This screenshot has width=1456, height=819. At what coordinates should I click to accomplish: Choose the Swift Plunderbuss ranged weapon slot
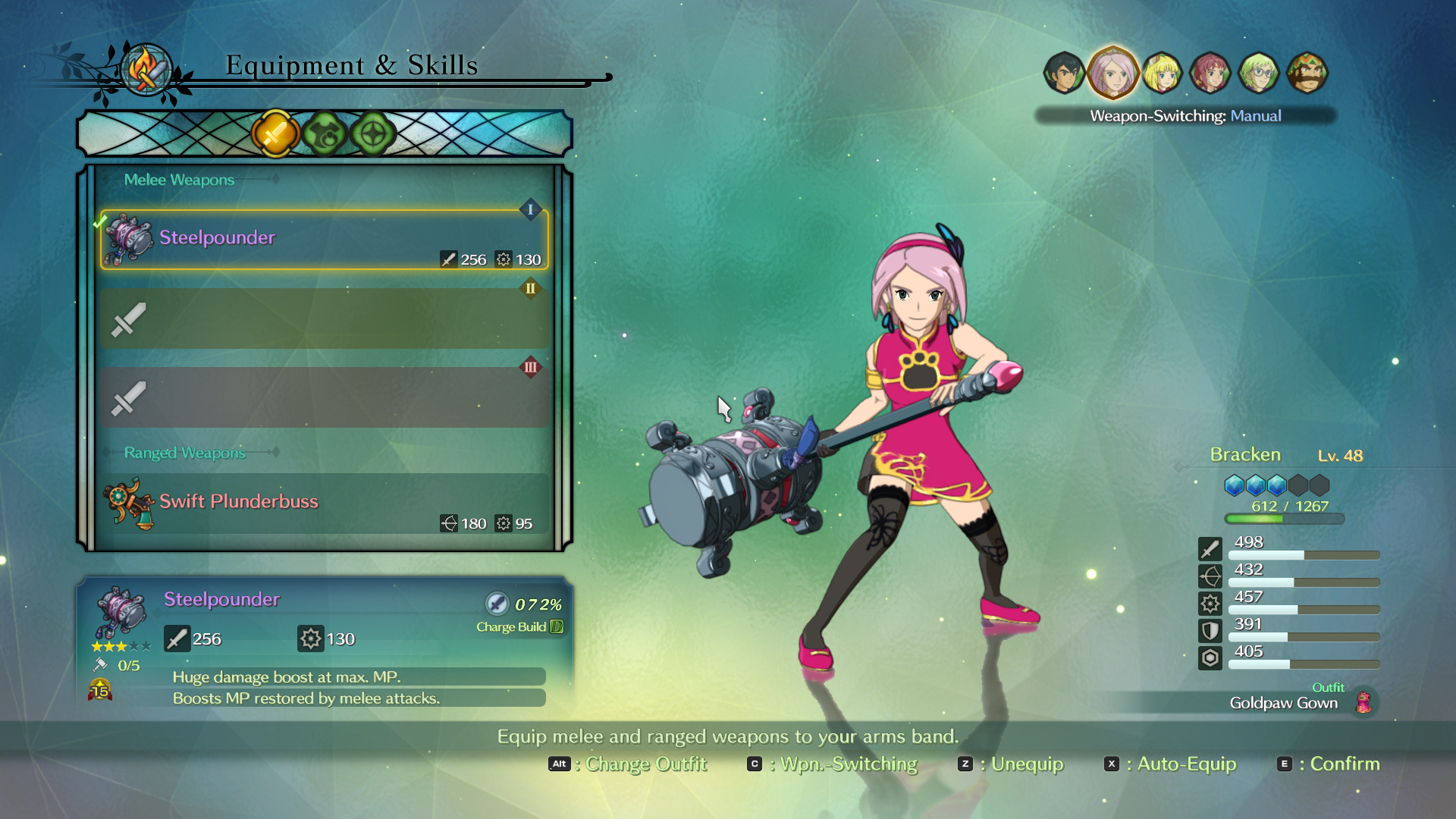coord(324,504)
